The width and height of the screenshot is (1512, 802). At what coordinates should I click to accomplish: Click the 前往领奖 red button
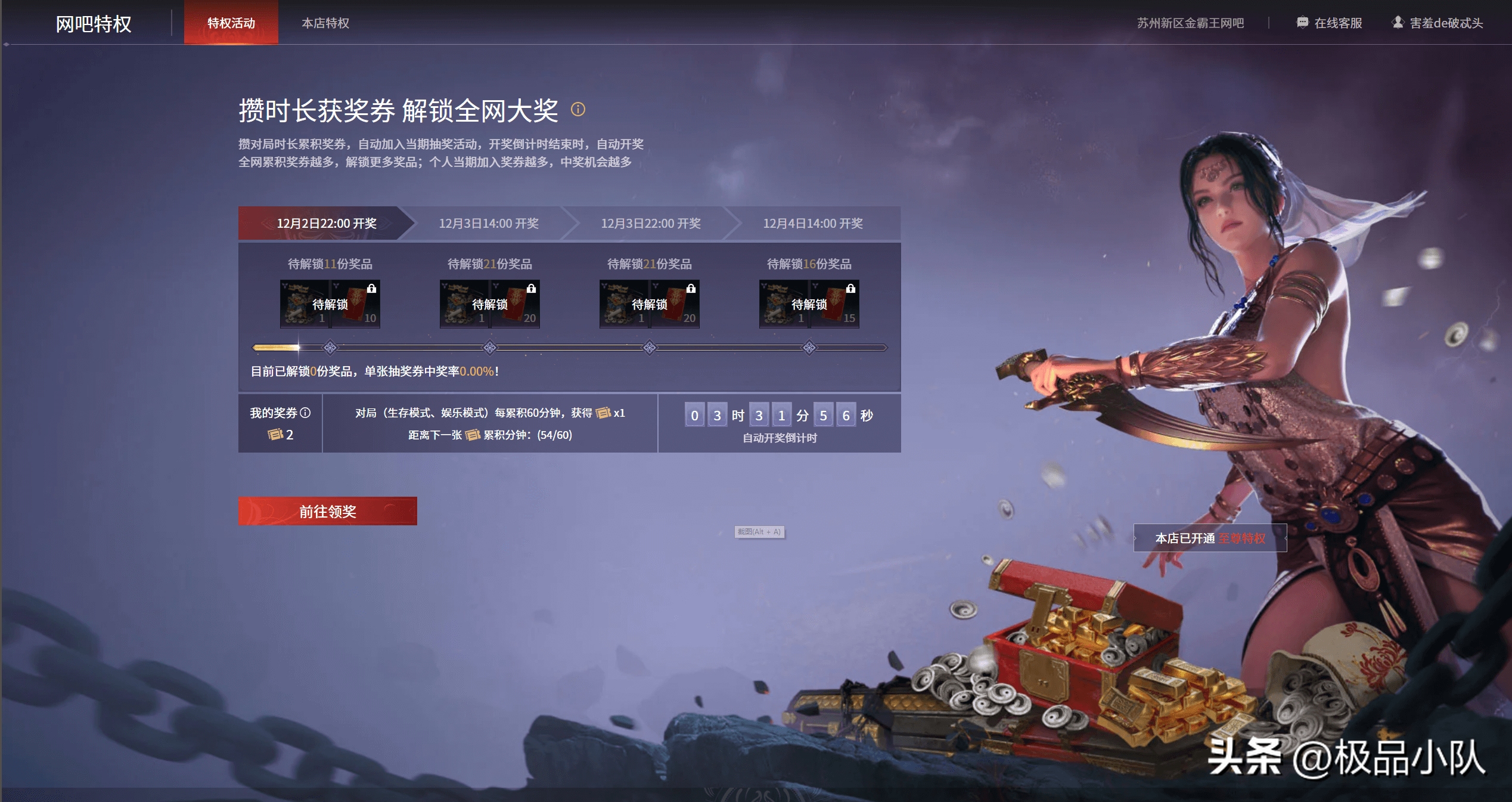327,510
